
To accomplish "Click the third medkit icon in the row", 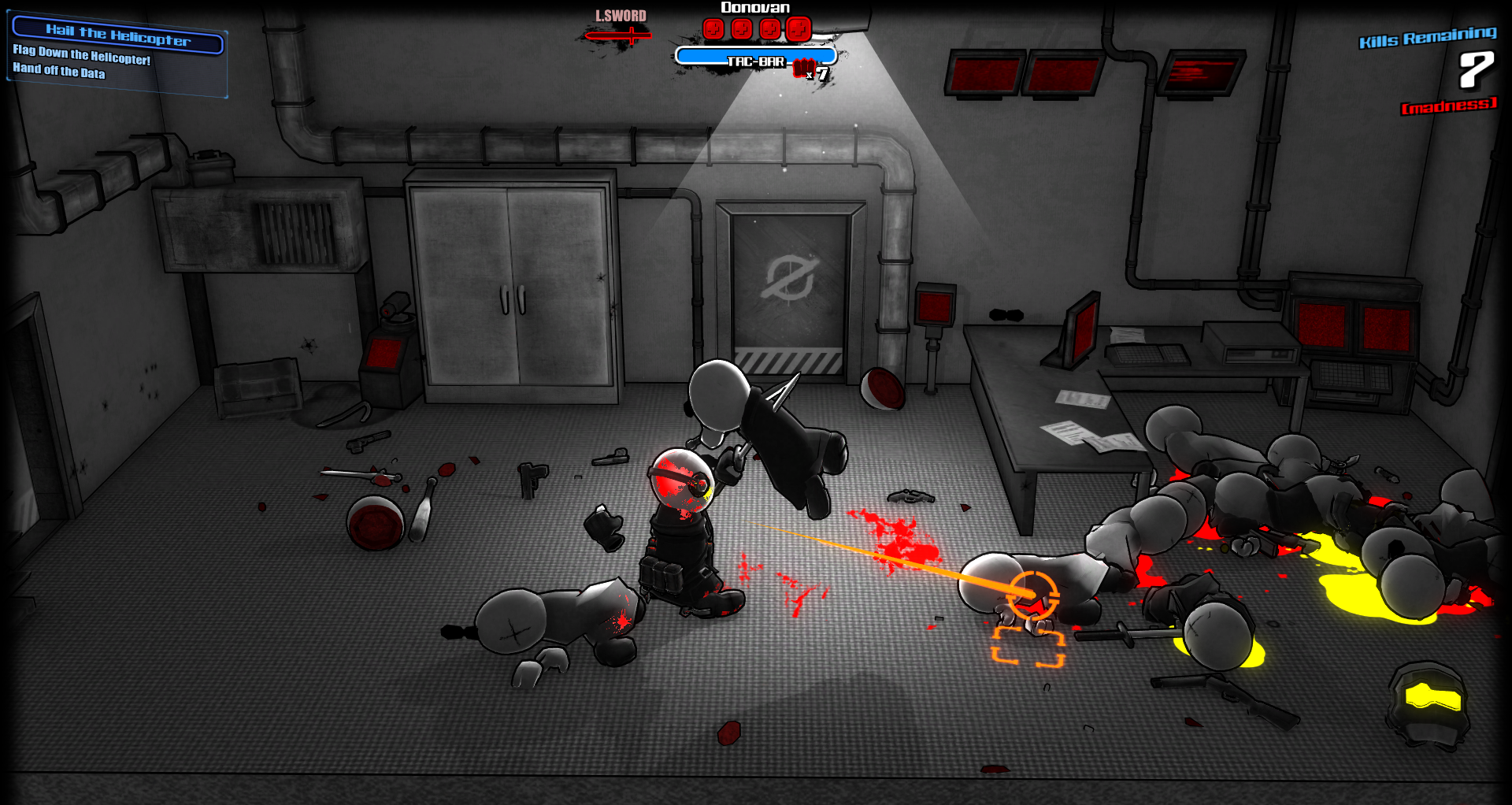I will tap(769, 29).
